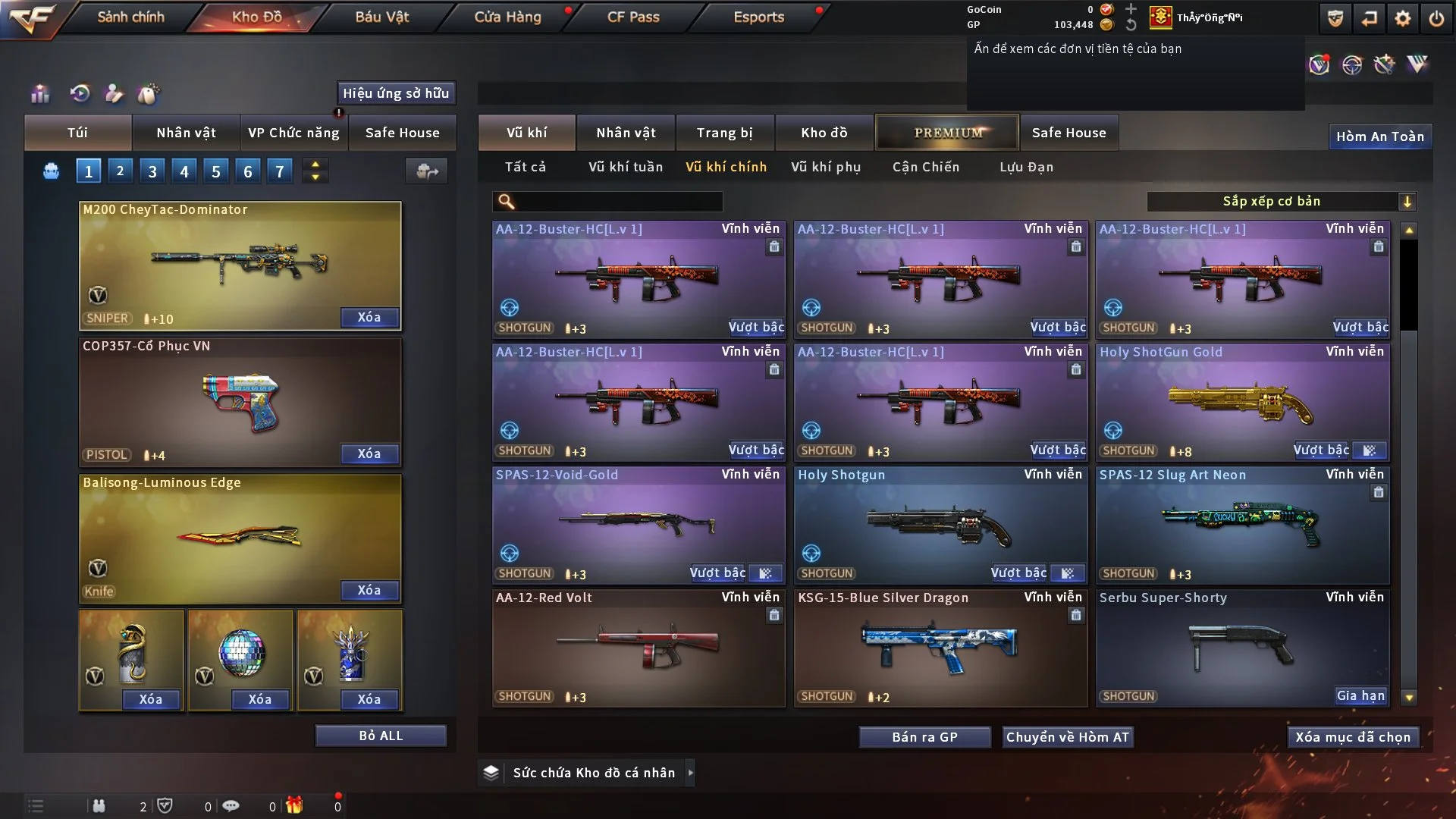Select the Vũ khí phụ category
The height and width of the screenshot is (819, 1456).
click(826, 167)
